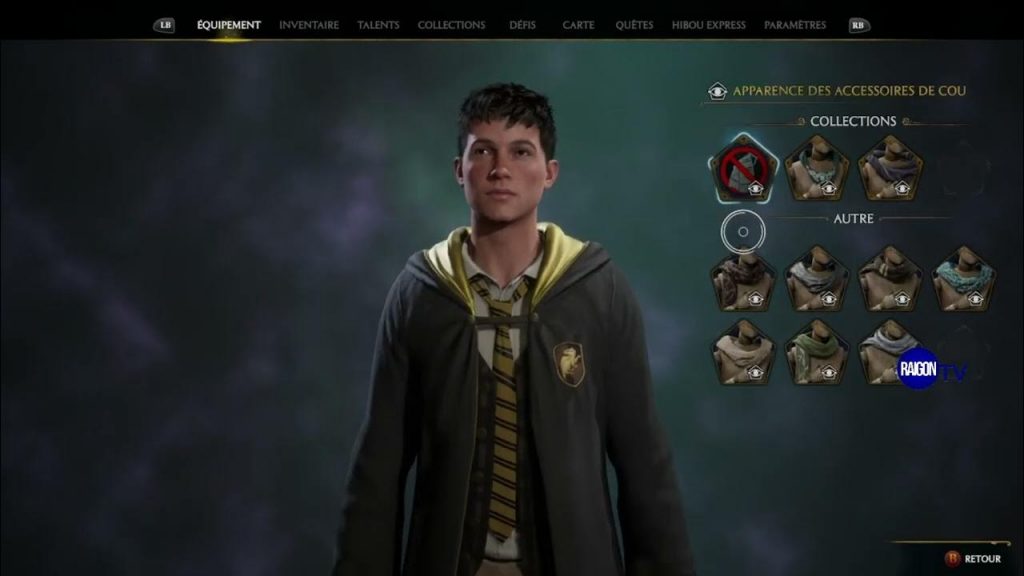The width and height of the screenshot is (1024, 576).
Task: Choose the dark brown scarf appearance
Action: point(743,279)
